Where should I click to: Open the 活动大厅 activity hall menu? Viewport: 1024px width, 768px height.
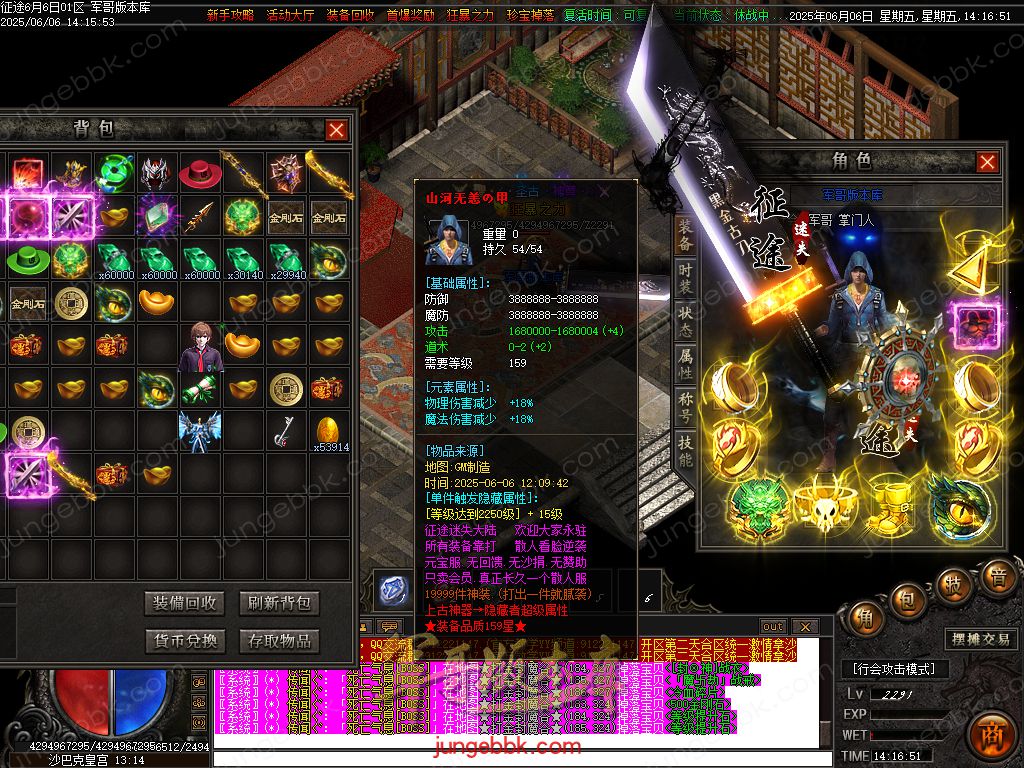click(290, 16)
